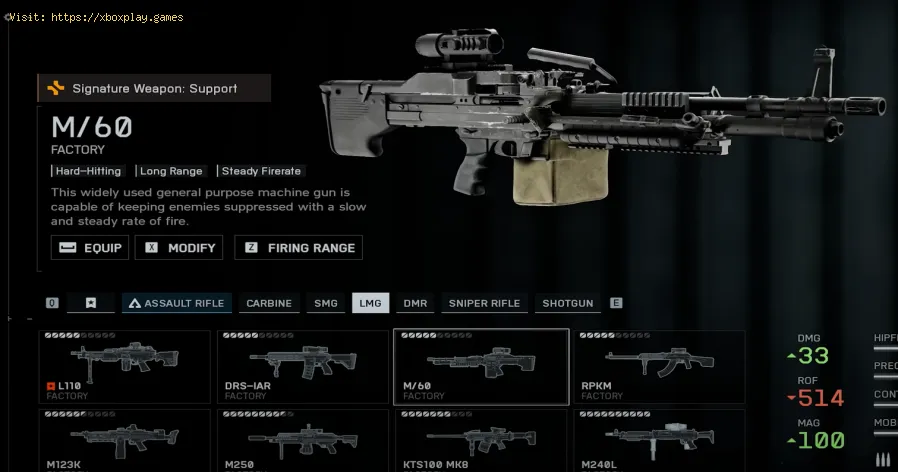View the Sniper Rifle category
This screenshot has width=898, height=472.
(x=484, y=303)
